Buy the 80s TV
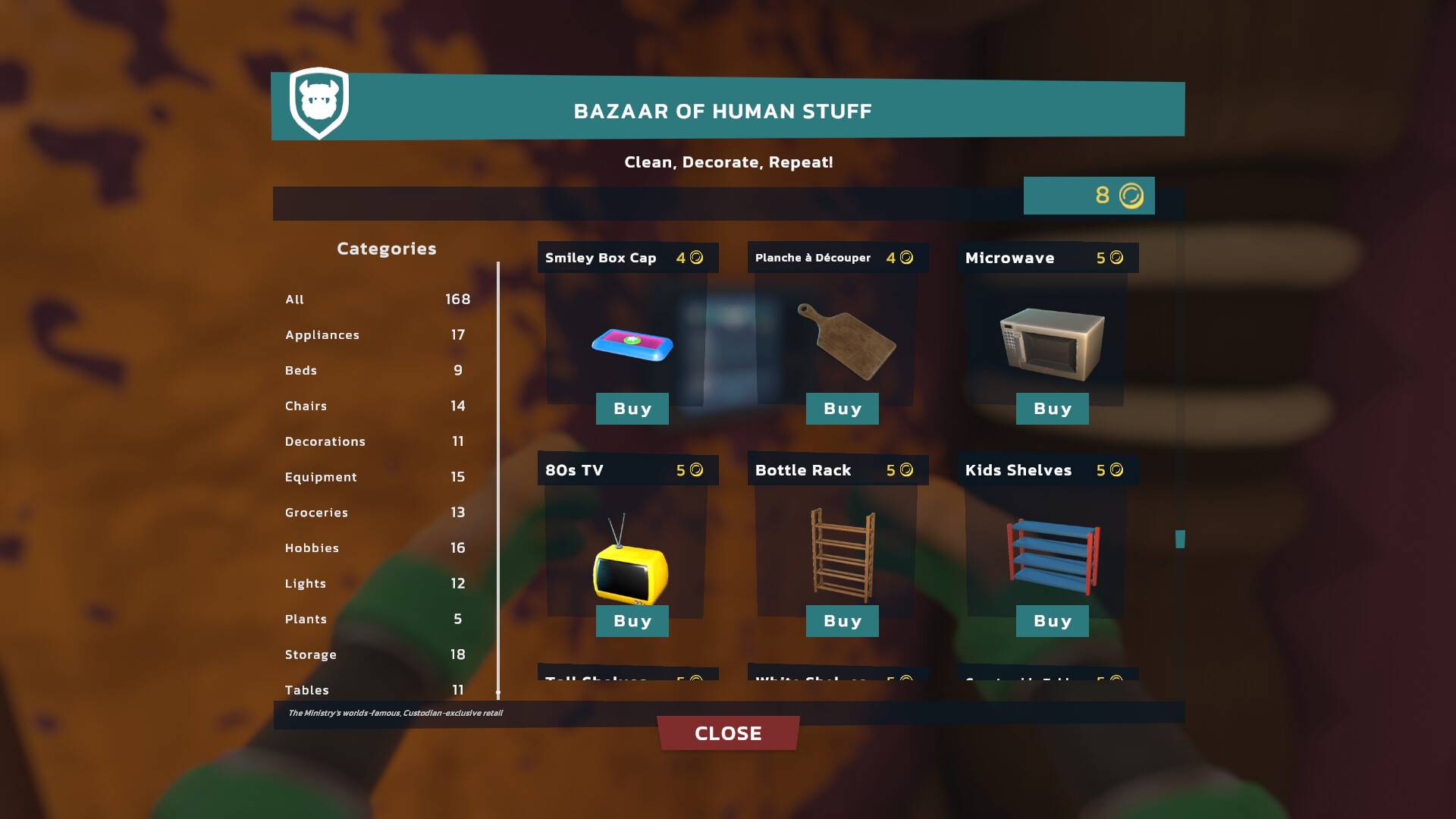The width and height of the screenshot is (1456, 819). coord(632,620)
